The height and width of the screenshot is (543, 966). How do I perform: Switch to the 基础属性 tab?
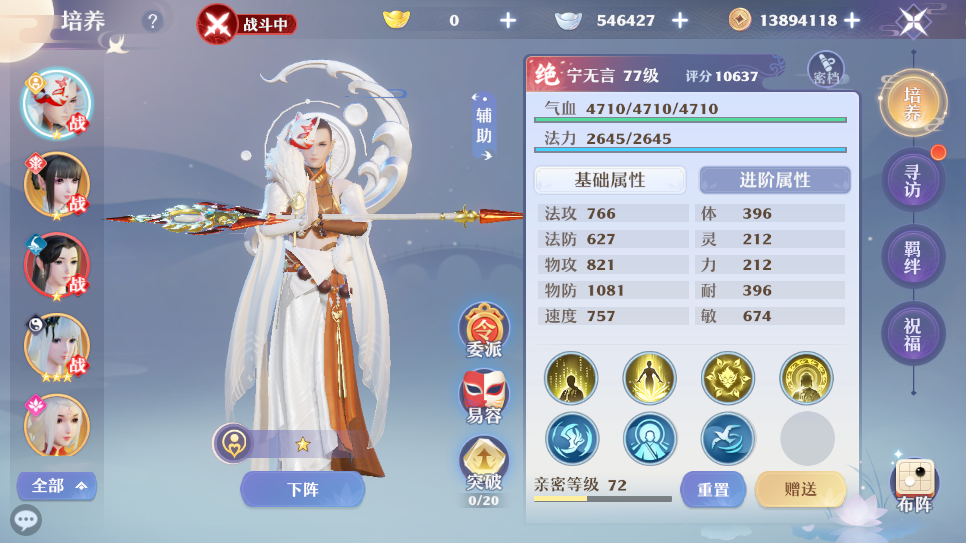click(610, 180)
